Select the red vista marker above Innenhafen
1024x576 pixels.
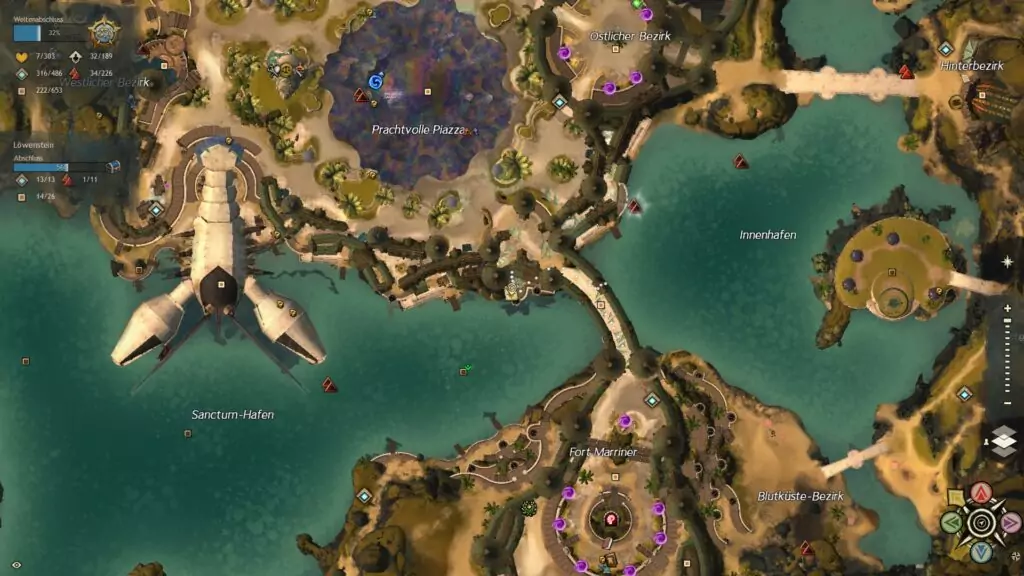point(741,161)
